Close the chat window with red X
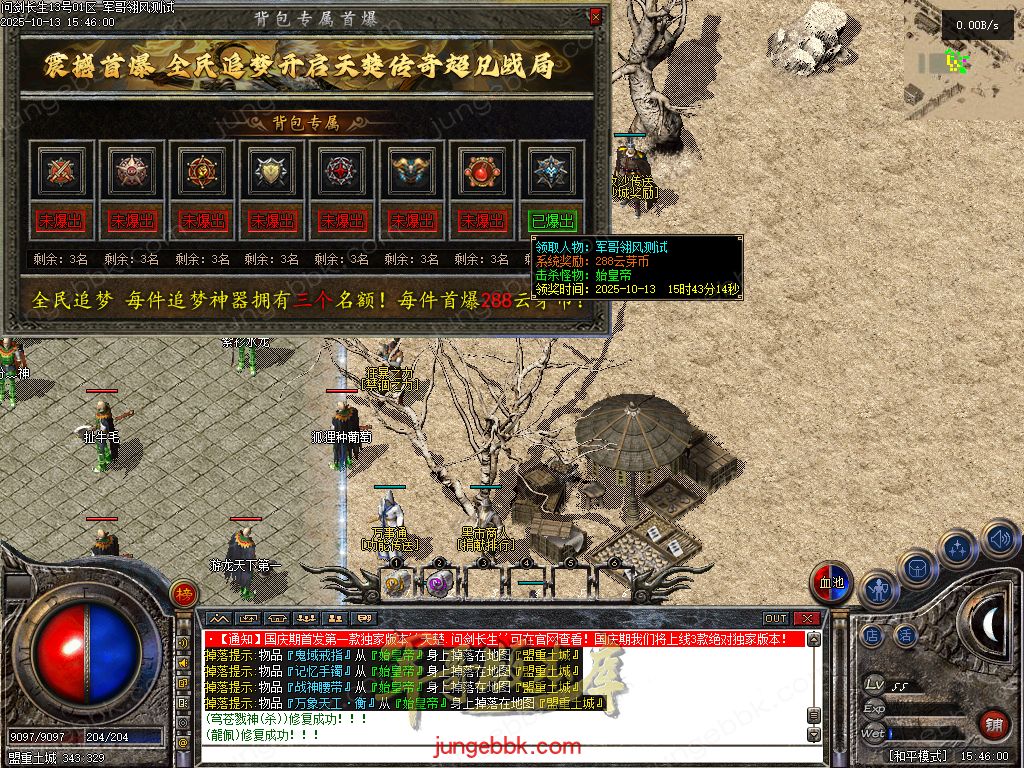Viewport: 1024px width, 768px height. [807, 619]
